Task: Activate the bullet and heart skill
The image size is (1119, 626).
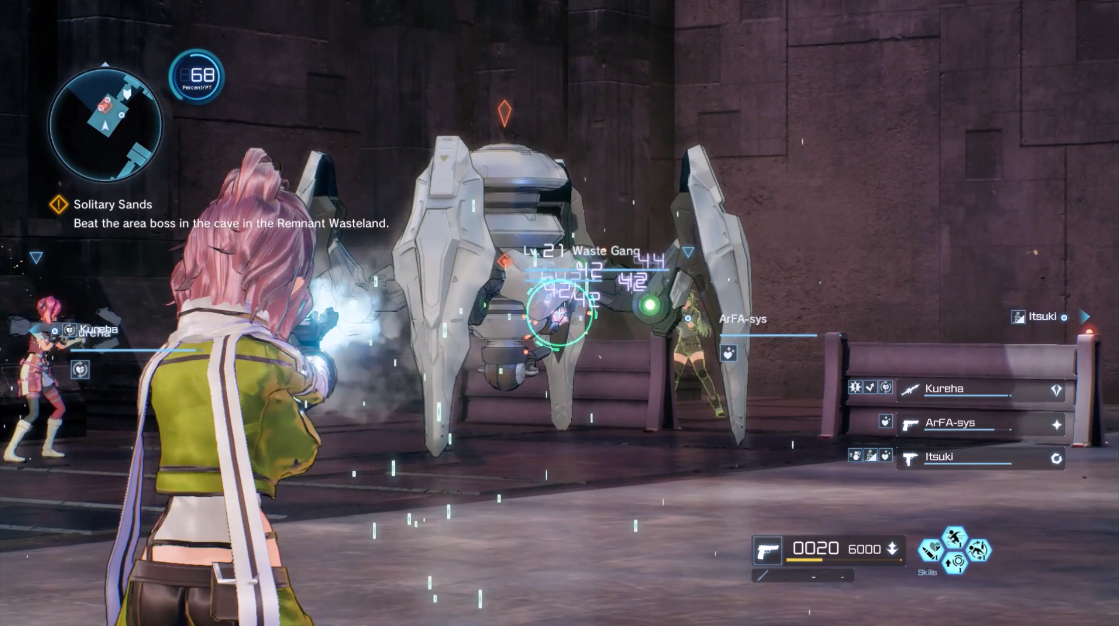Action: coord(930,550)
